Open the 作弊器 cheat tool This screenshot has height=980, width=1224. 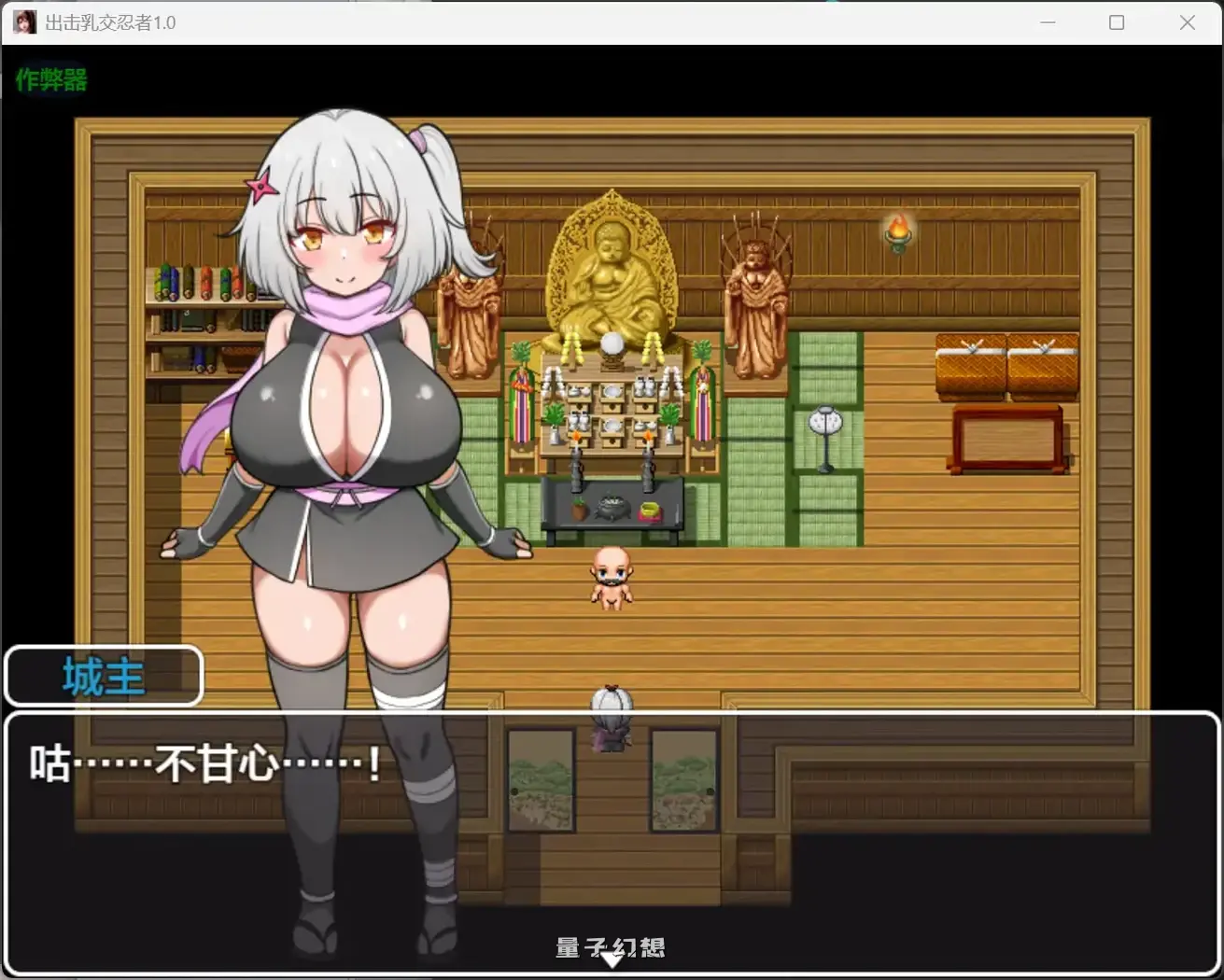coord(49,80)
